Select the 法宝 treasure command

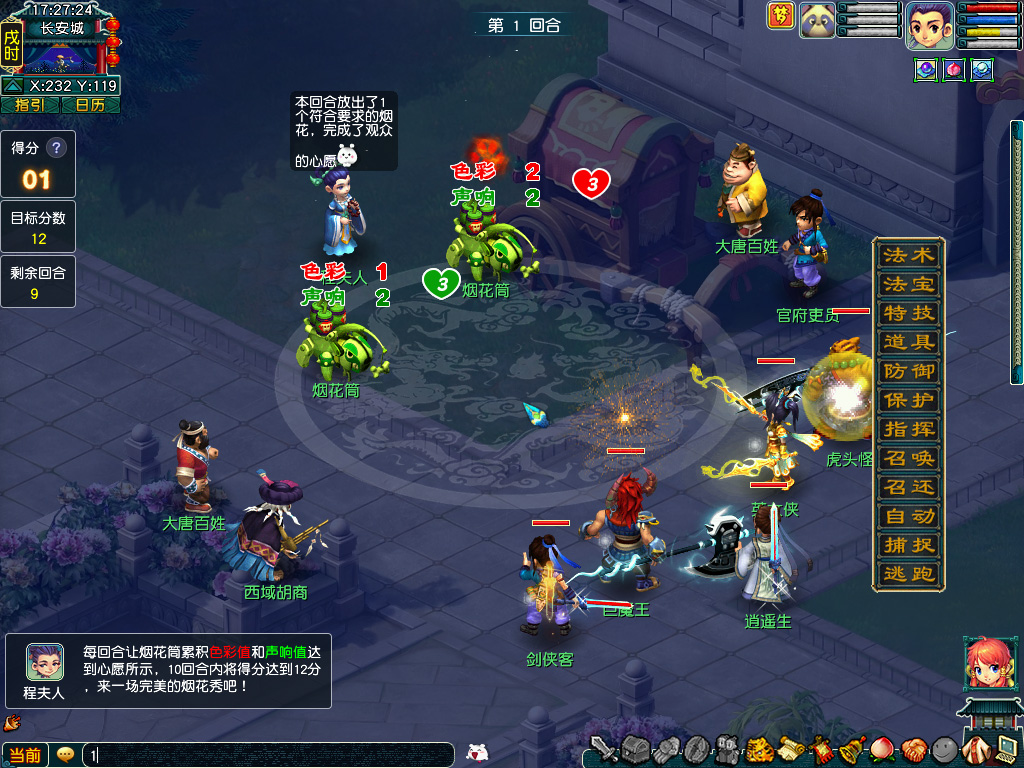coord(908,284)
